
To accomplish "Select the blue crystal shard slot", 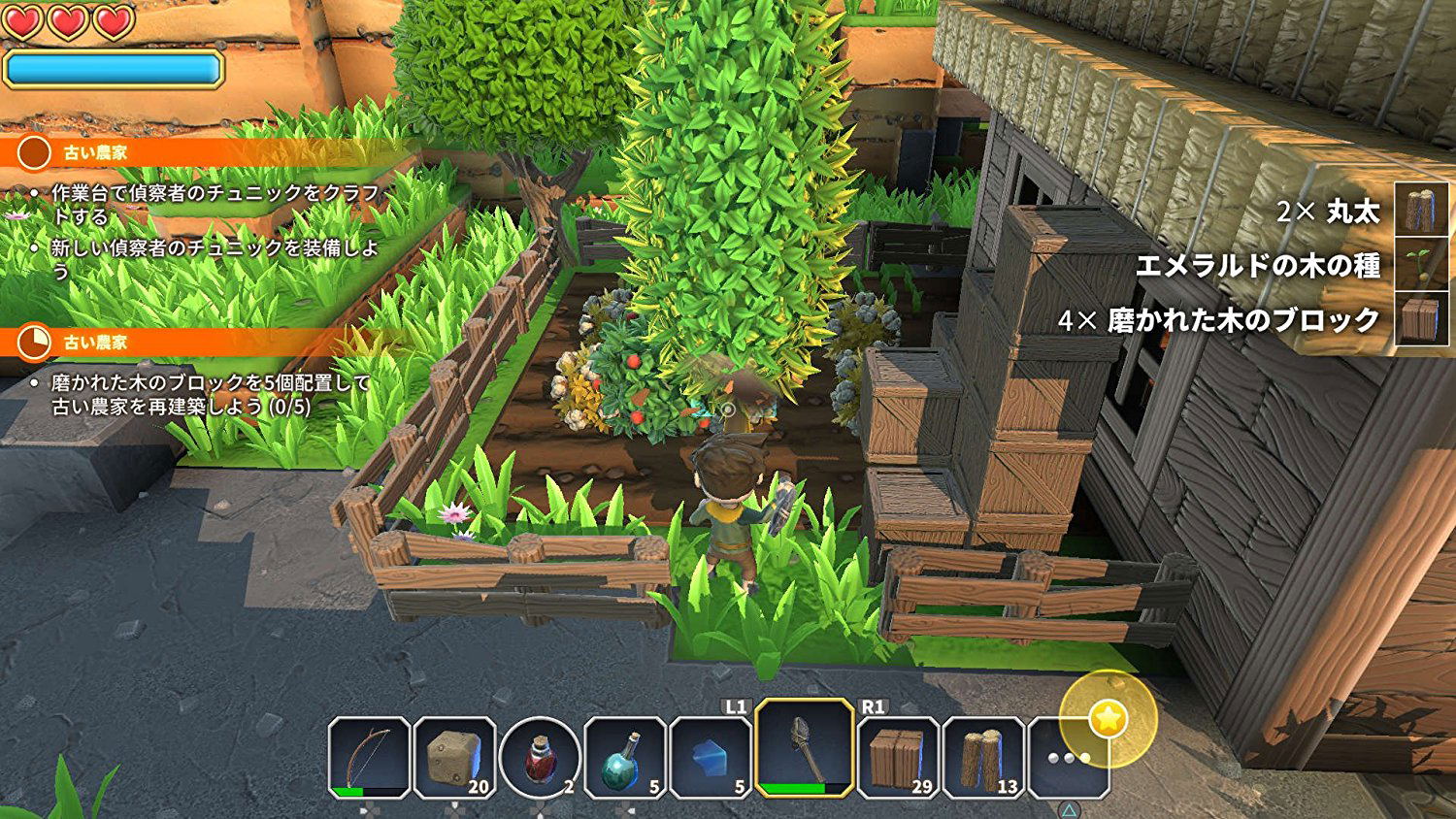I will click(x=711, y=758).
